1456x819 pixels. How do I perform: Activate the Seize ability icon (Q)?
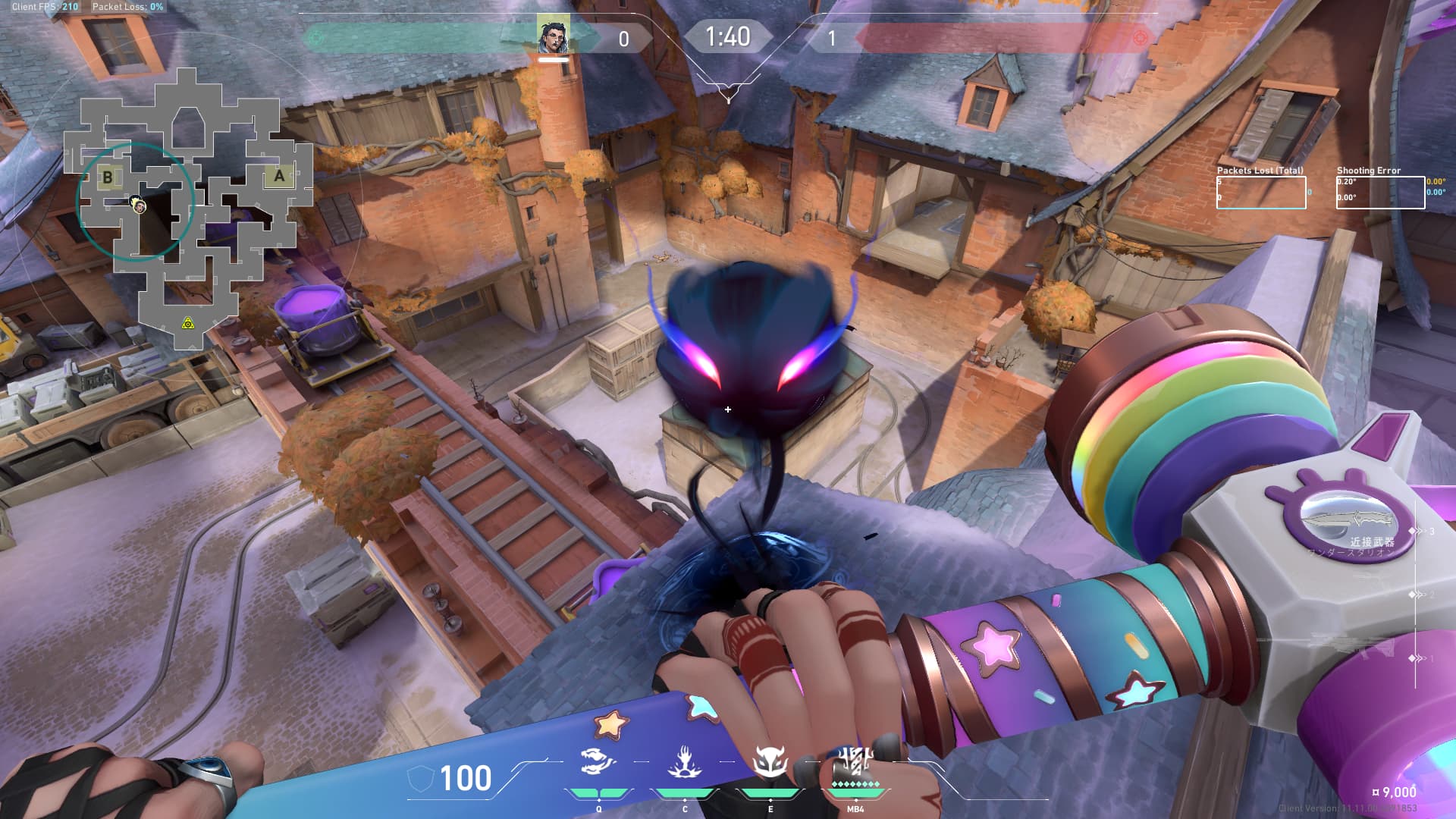pyautogui.click(x=598, y=762)
